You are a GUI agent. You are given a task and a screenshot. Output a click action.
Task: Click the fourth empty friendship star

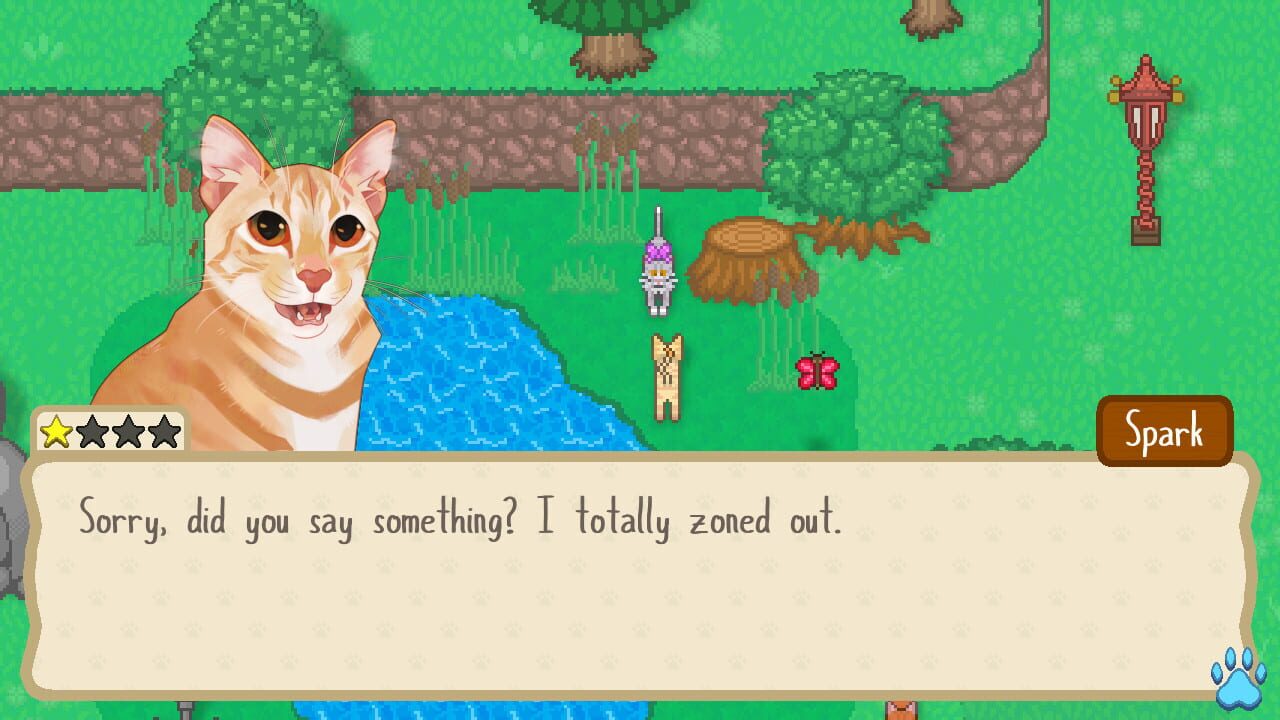[x=164, y=431]
